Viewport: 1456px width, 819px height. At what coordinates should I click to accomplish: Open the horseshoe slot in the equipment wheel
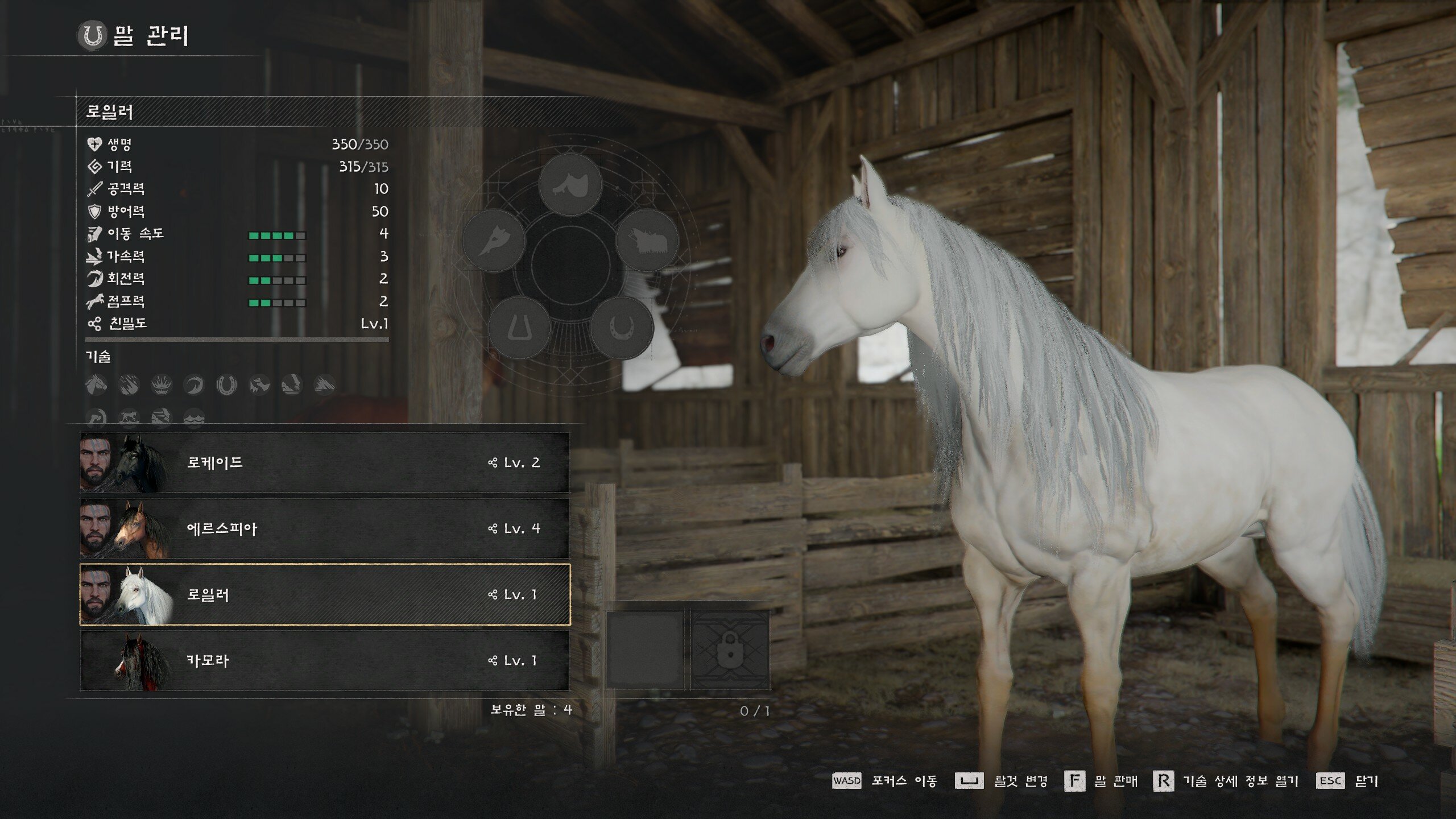[x=622, y=328]
